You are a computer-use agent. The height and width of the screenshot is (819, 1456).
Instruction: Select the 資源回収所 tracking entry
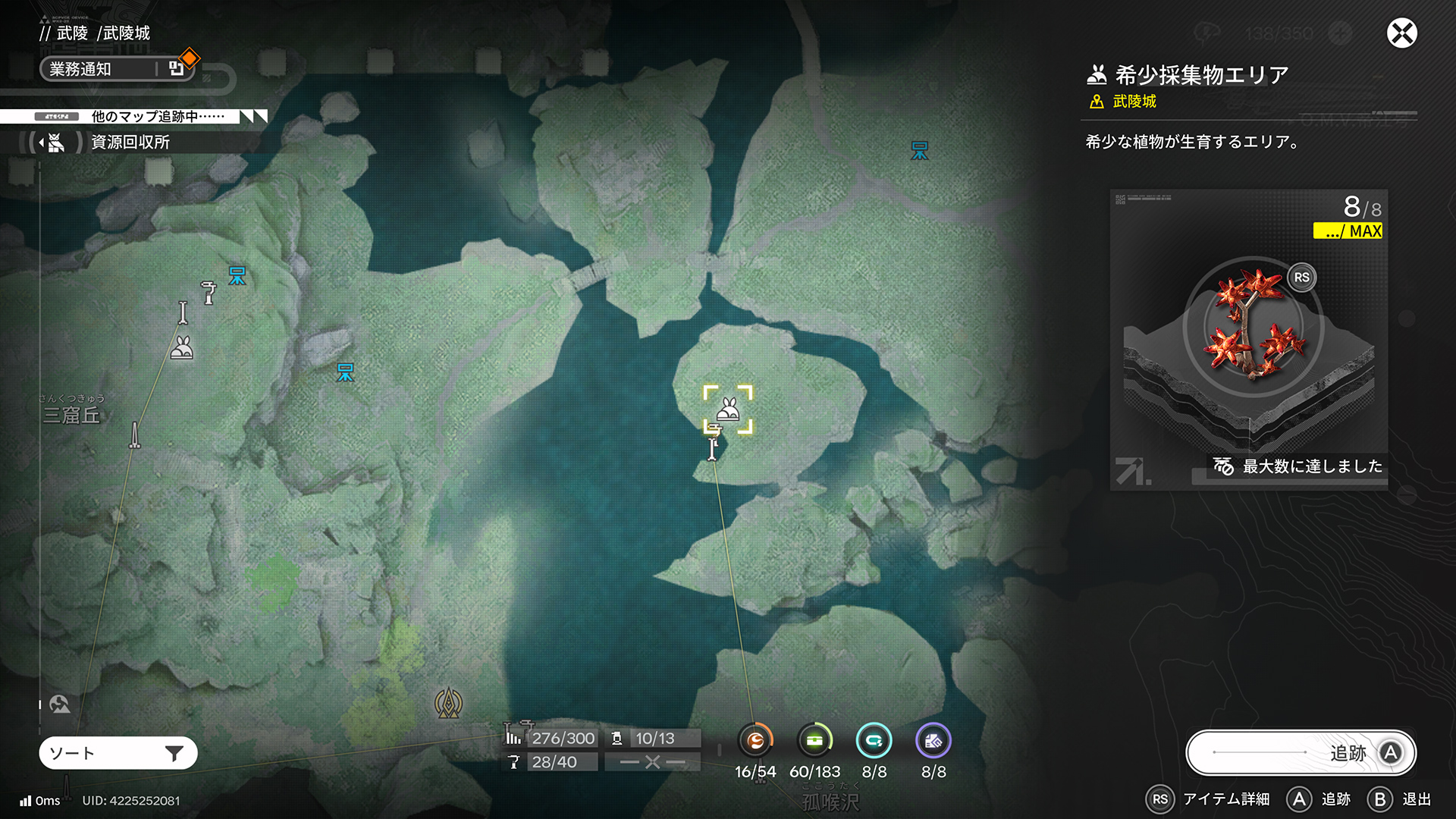pos(130,143)
